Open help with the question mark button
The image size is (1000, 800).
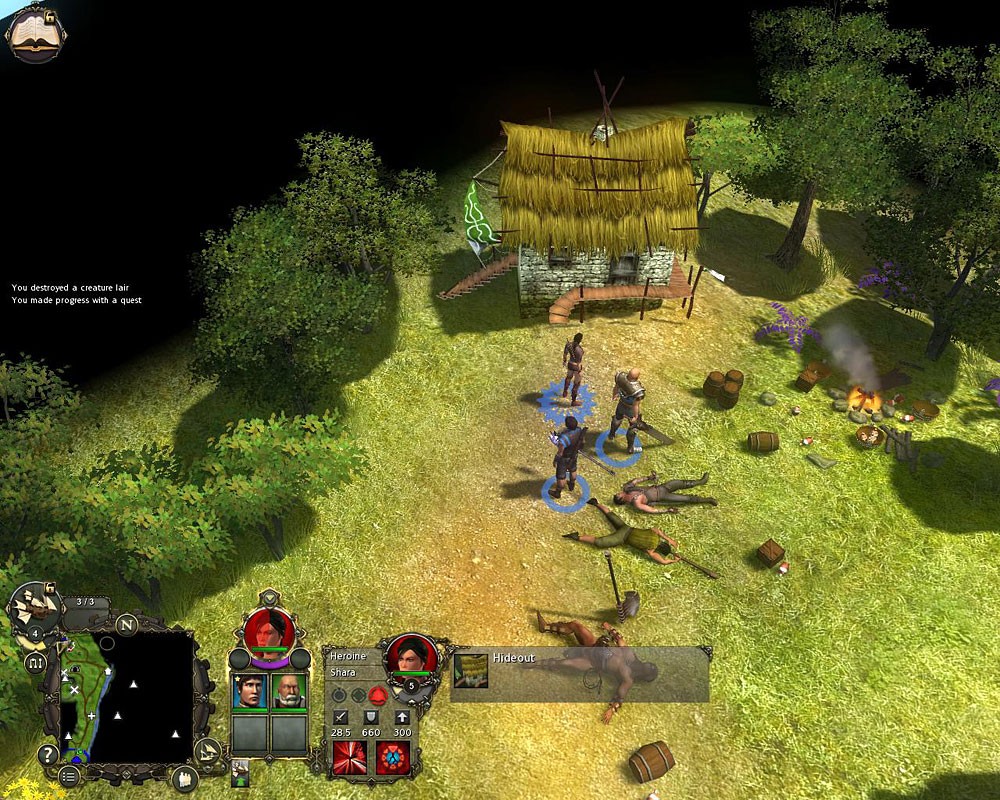pos(47,755)
